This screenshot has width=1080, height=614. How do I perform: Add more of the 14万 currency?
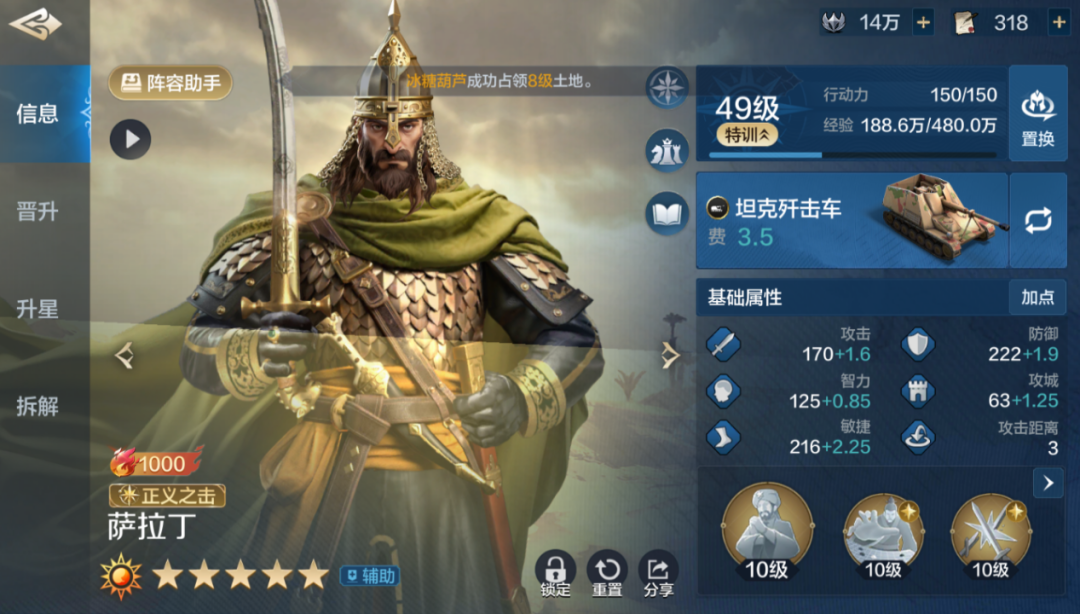click(923, 22)
